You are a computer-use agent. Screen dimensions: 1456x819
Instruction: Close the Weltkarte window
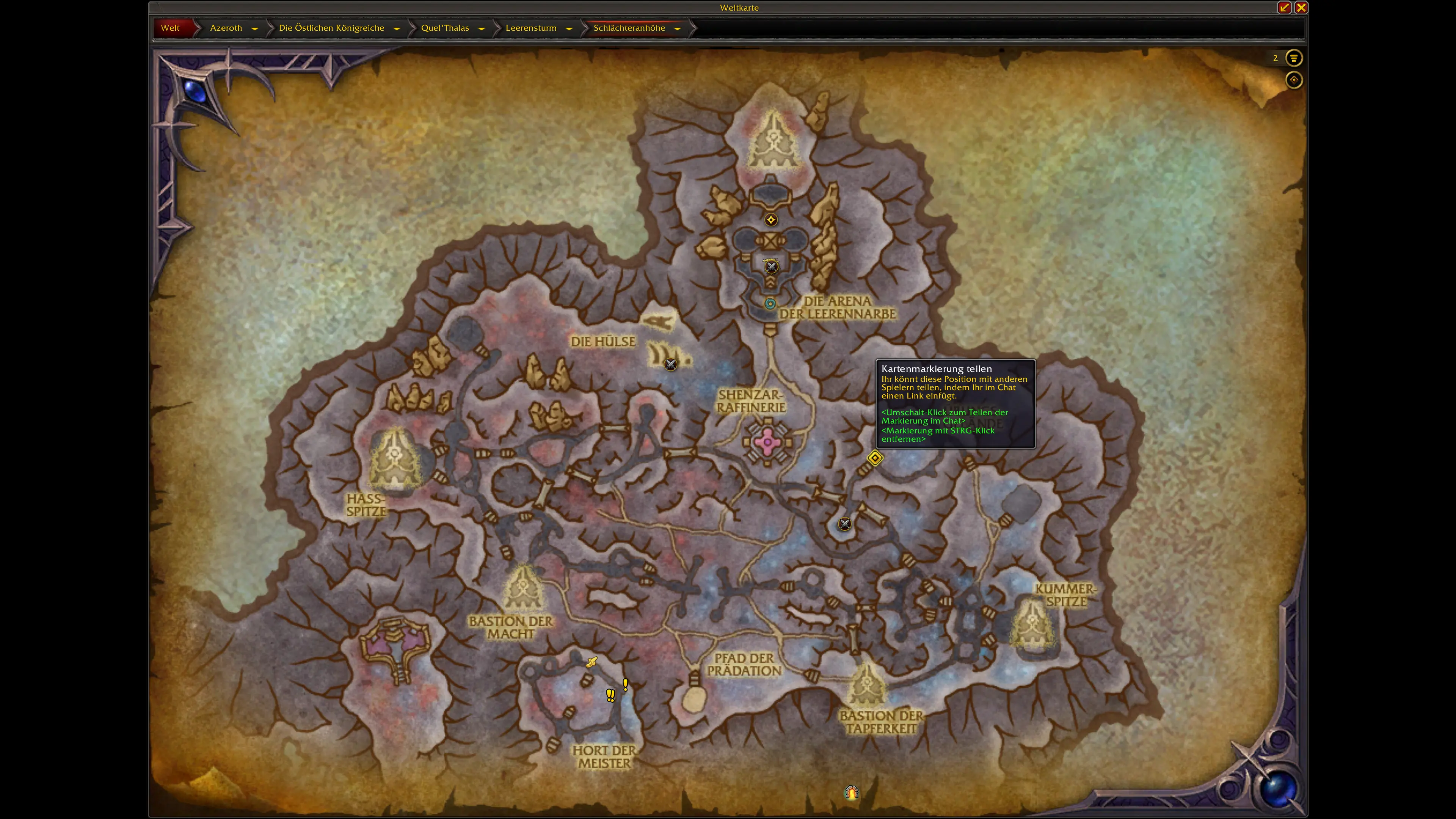[x=1301, y=7]
